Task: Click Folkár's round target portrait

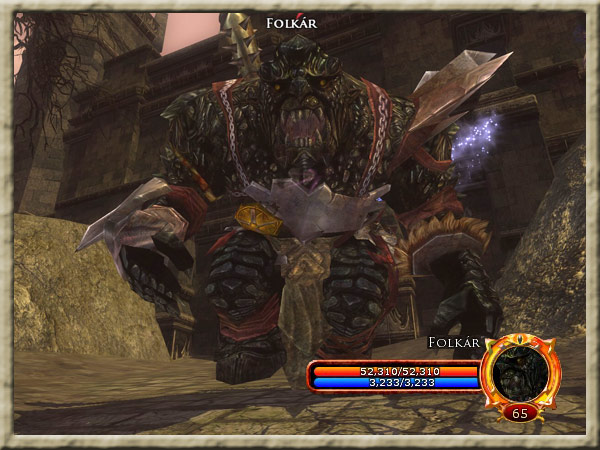Action: point(519,371)
